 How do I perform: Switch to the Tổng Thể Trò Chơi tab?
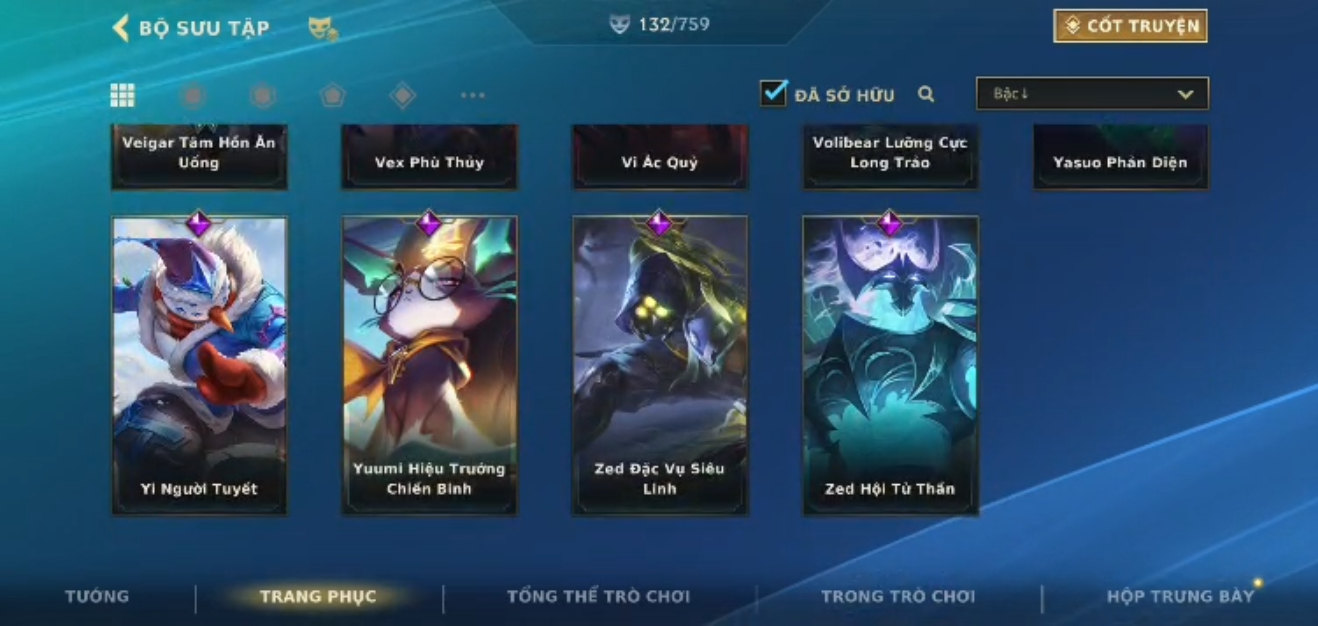pyautogui.click(x=598, y=596)
